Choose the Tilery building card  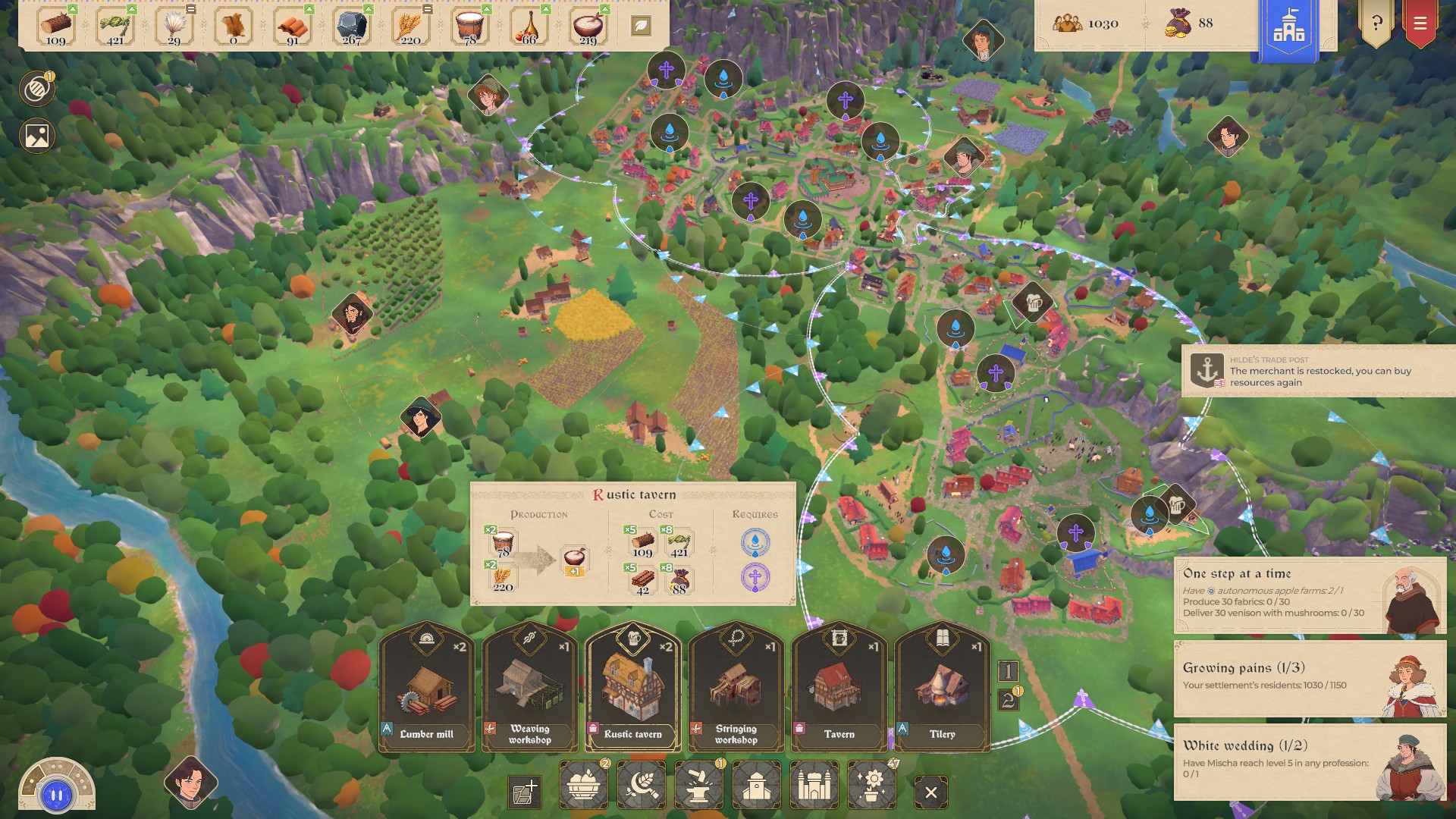coord(943,689)
